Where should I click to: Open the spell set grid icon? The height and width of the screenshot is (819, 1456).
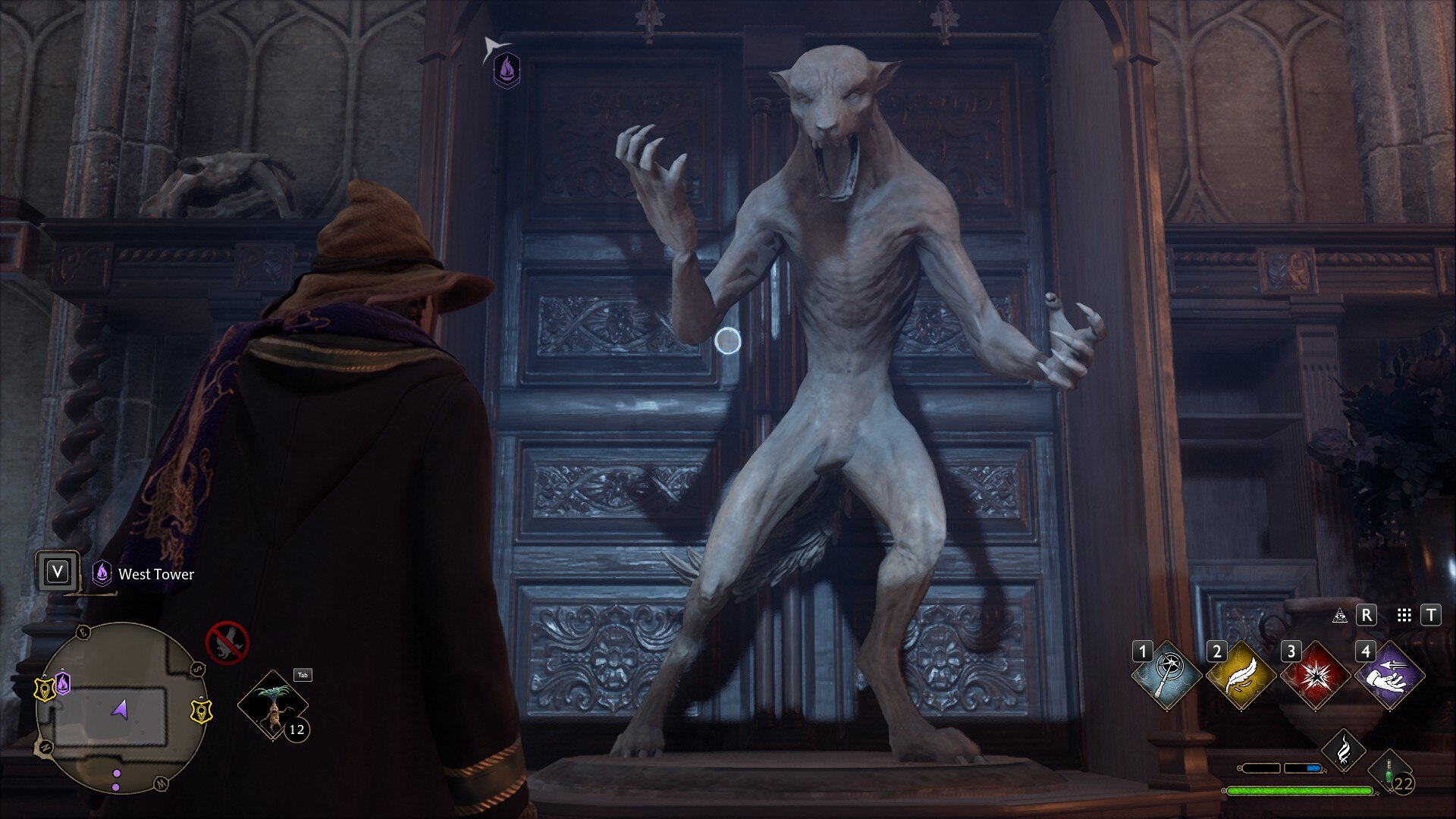(1404, 616)
